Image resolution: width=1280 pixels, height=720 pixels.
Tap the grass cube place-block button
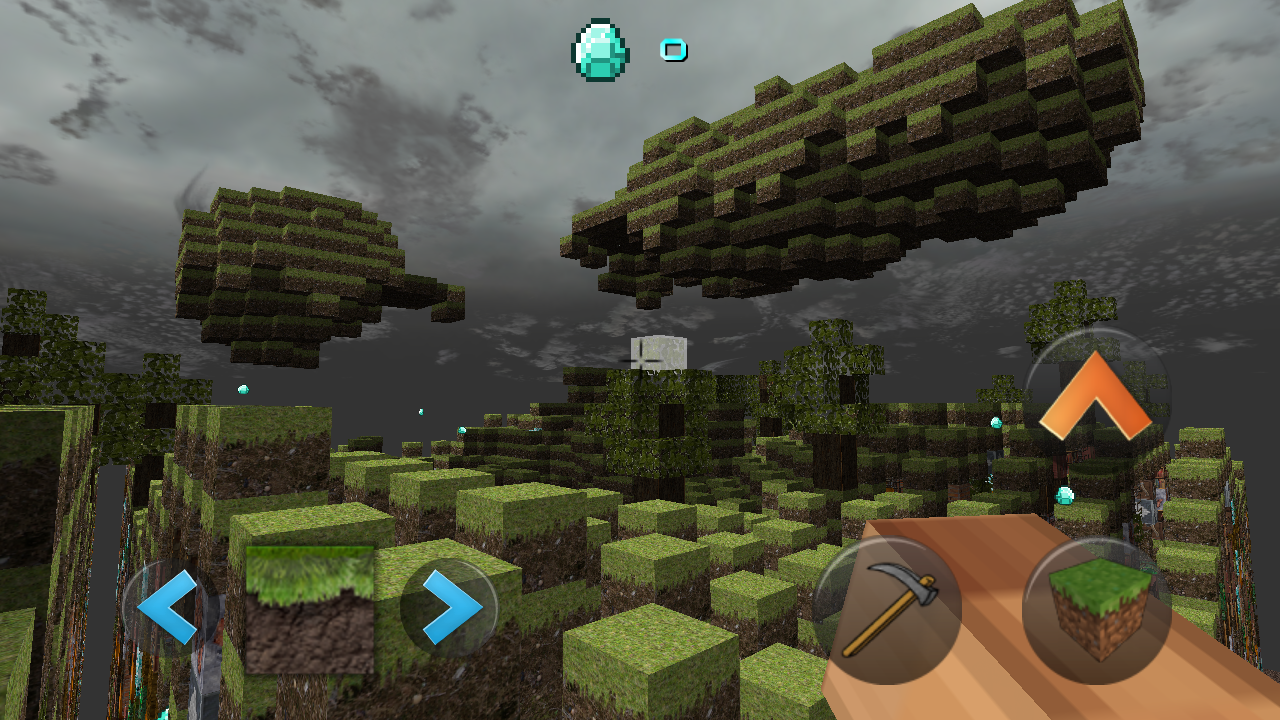[x=1097, y=610]
